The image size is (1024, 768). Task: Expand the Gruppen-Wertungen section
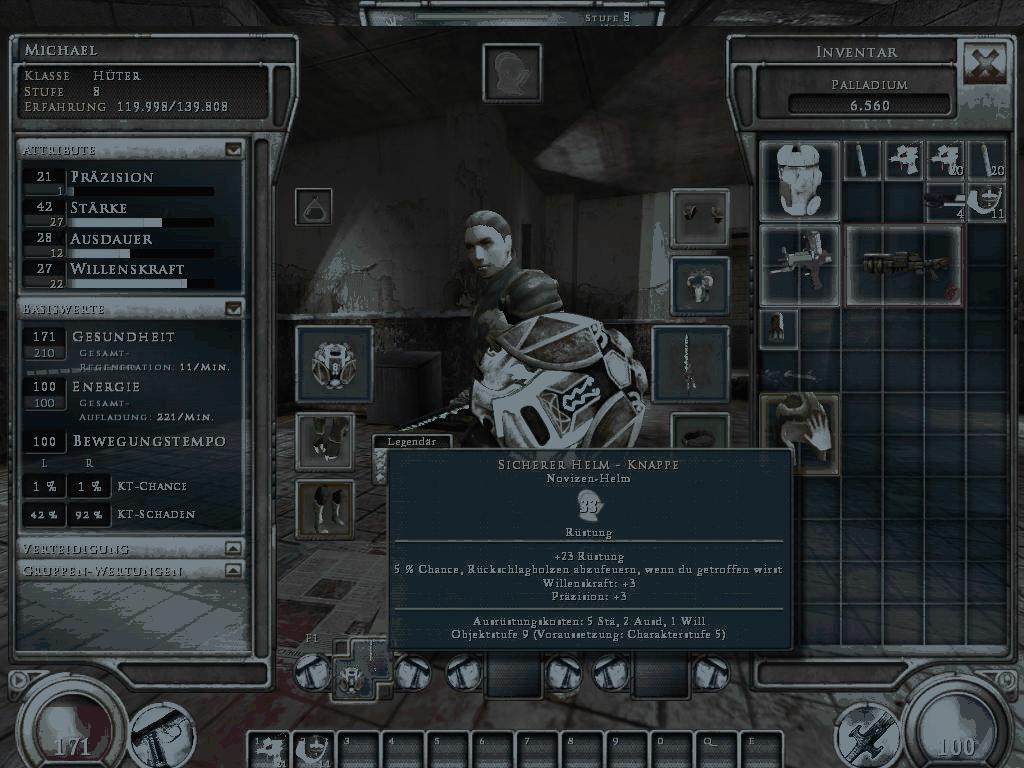click(x=233, y=570)
